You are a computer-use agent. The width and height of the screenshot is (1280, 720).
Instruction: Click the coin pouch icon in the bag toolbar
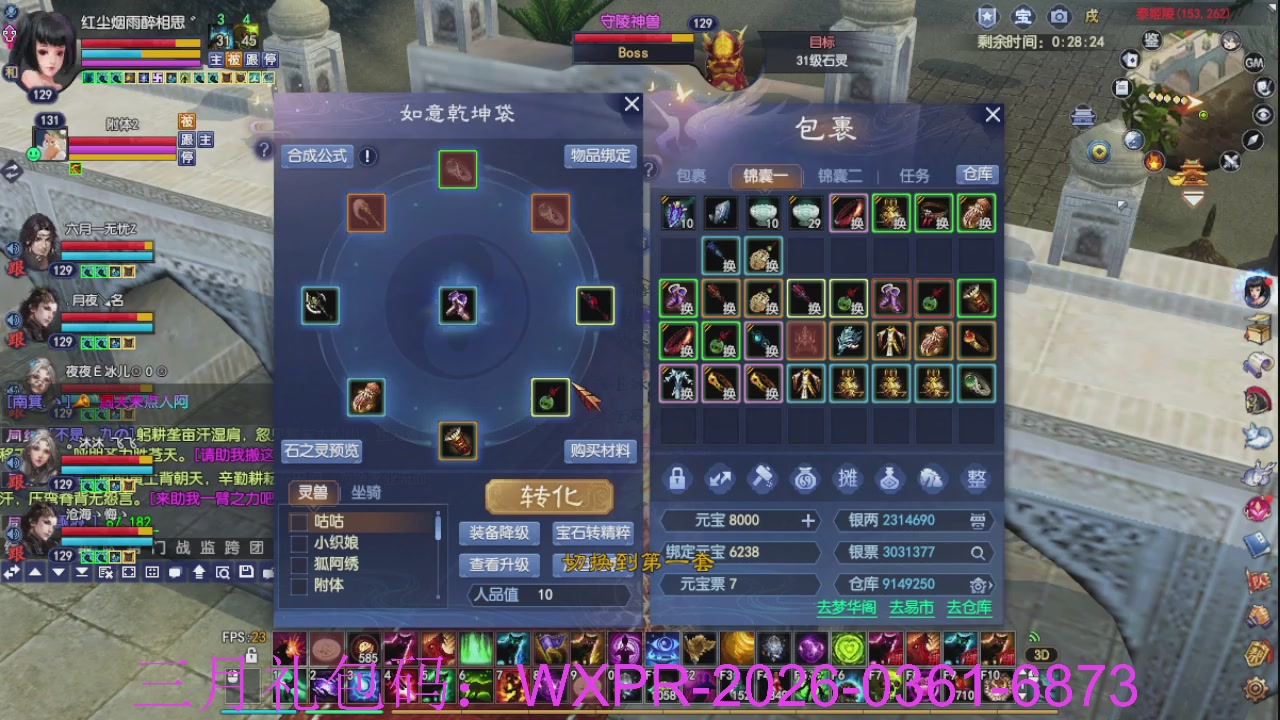805,479
